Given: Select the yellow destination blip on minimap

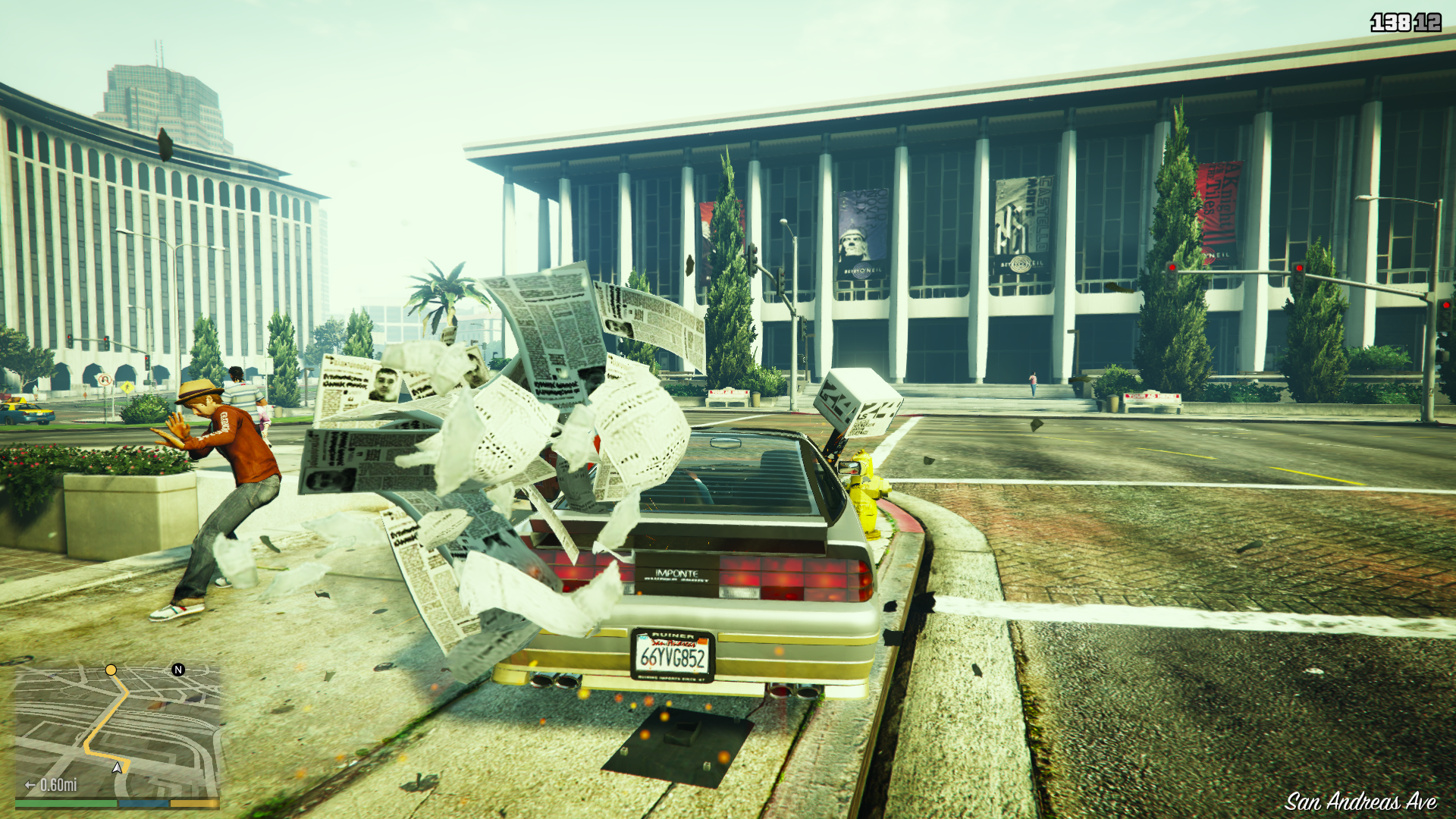Looking at the screenshot, I should (x=111, y=670).
